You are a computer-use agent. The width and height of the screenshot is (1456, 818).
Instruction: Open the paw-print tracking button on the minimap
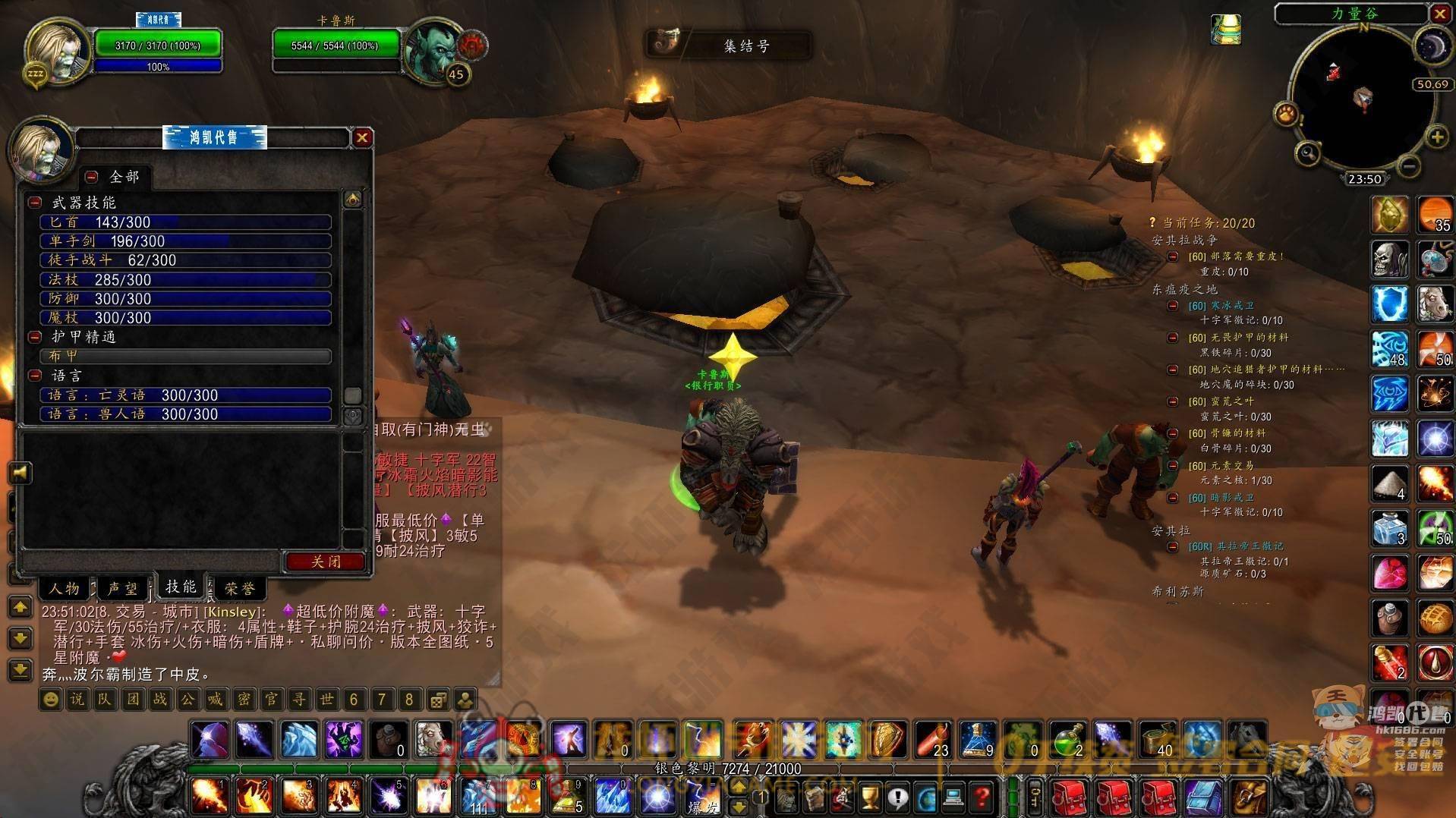(1286, 115)
